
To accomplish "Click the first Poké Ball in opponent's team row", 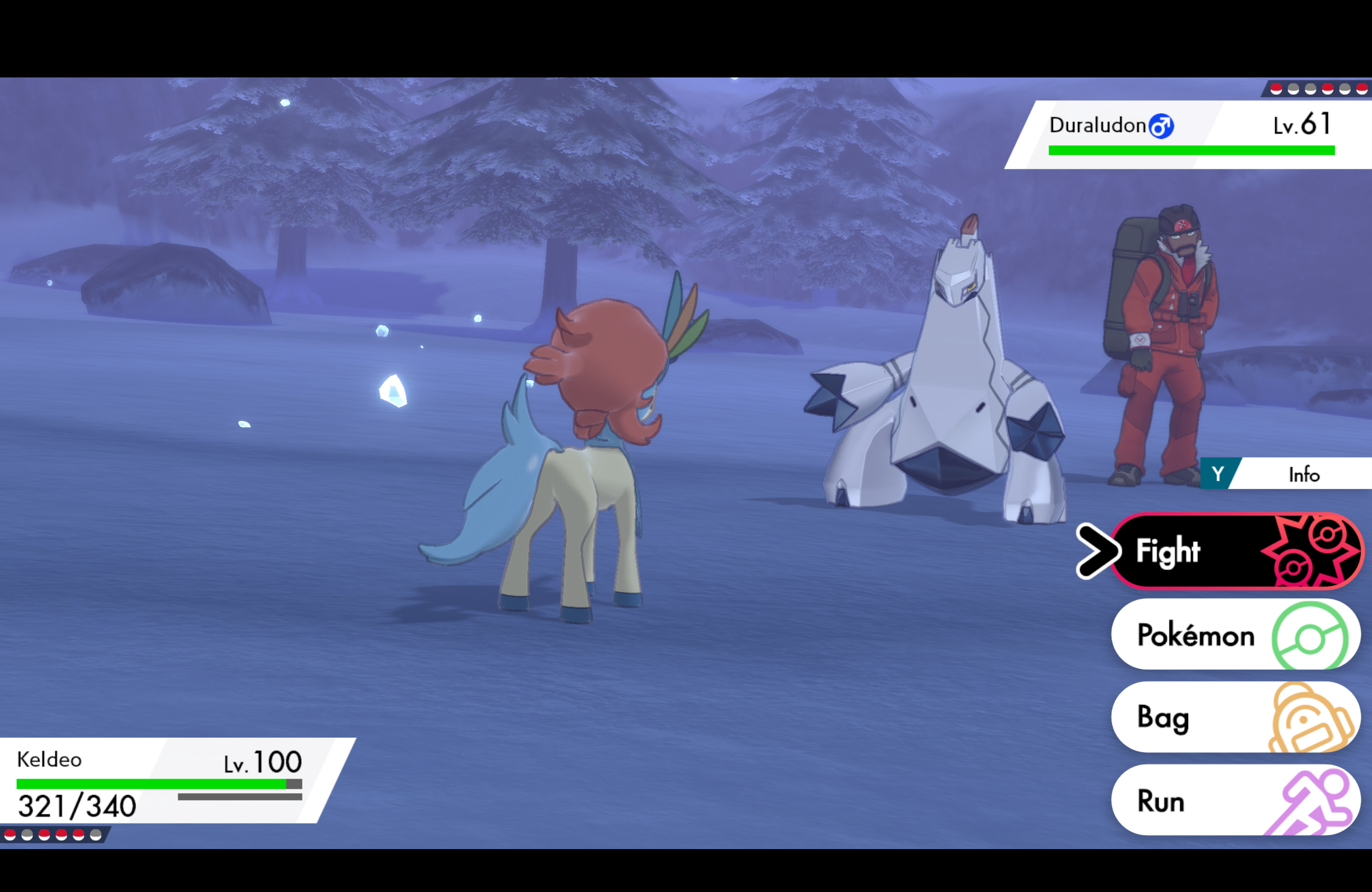I will click(x=1277, y=89).
